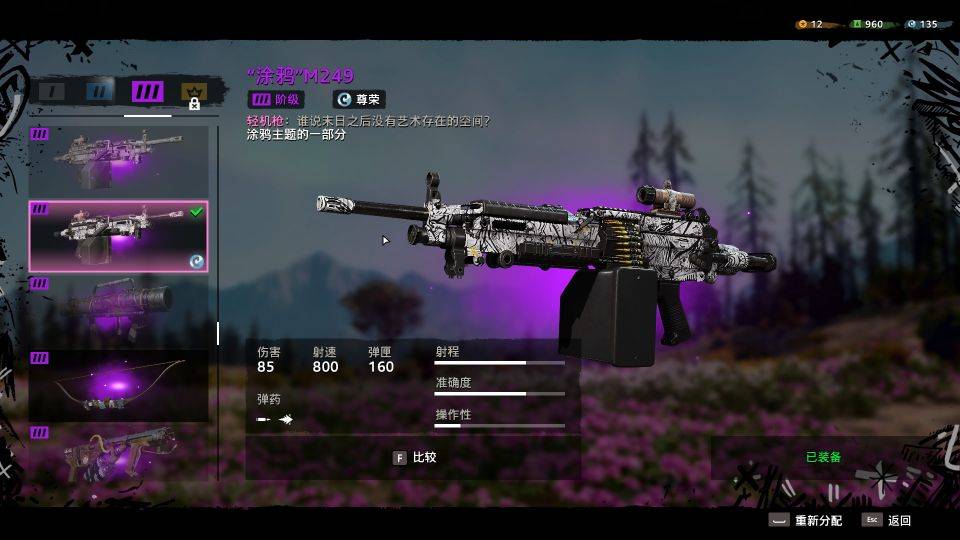The image size is (960, 540).
Task: Pick the bow weapon thumbnail
Action: tap(118, 385)
